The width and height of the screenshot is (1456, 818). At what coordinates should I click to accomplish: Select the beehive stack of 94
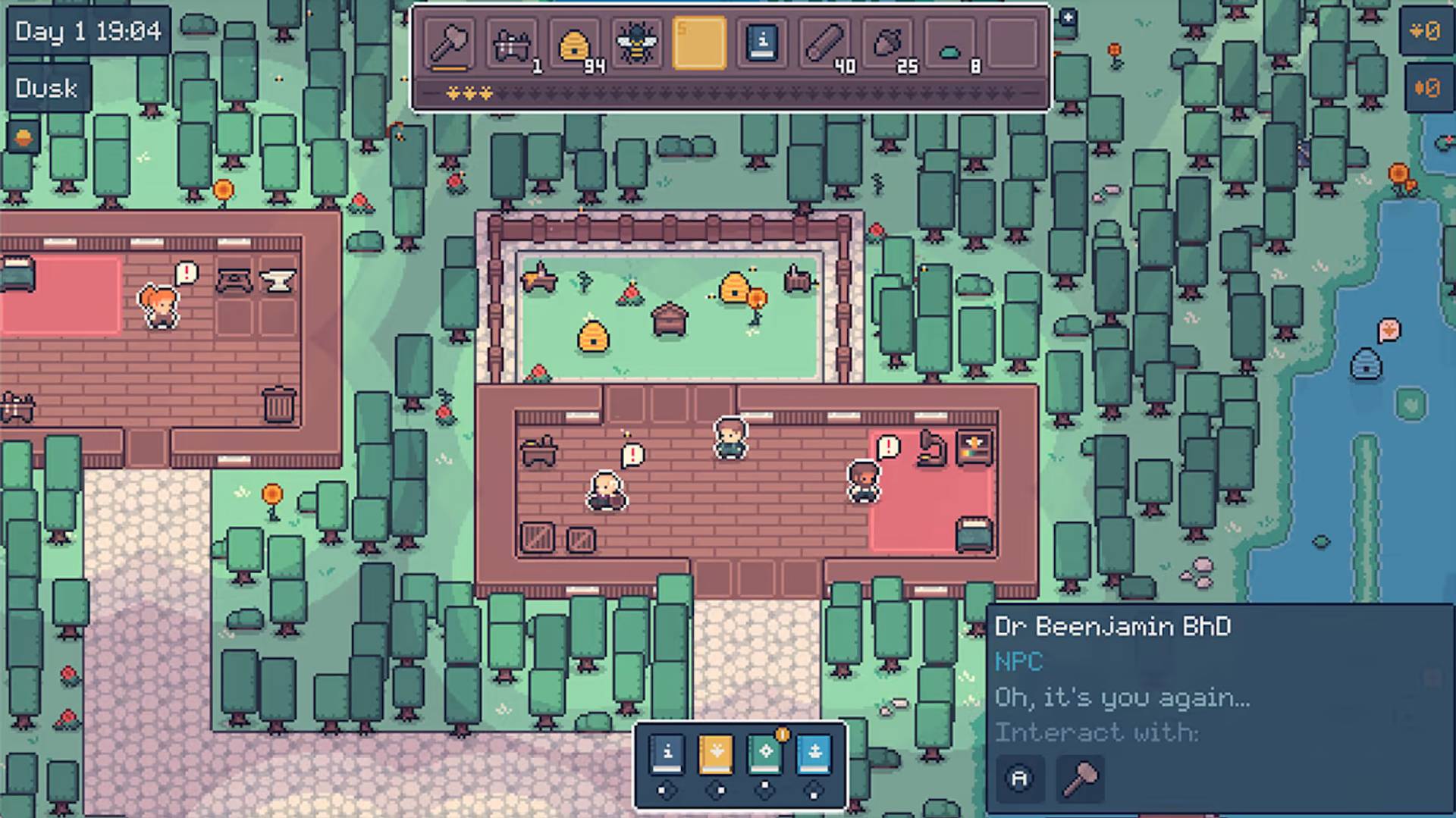pyautogui.click(x=574, y=44)
